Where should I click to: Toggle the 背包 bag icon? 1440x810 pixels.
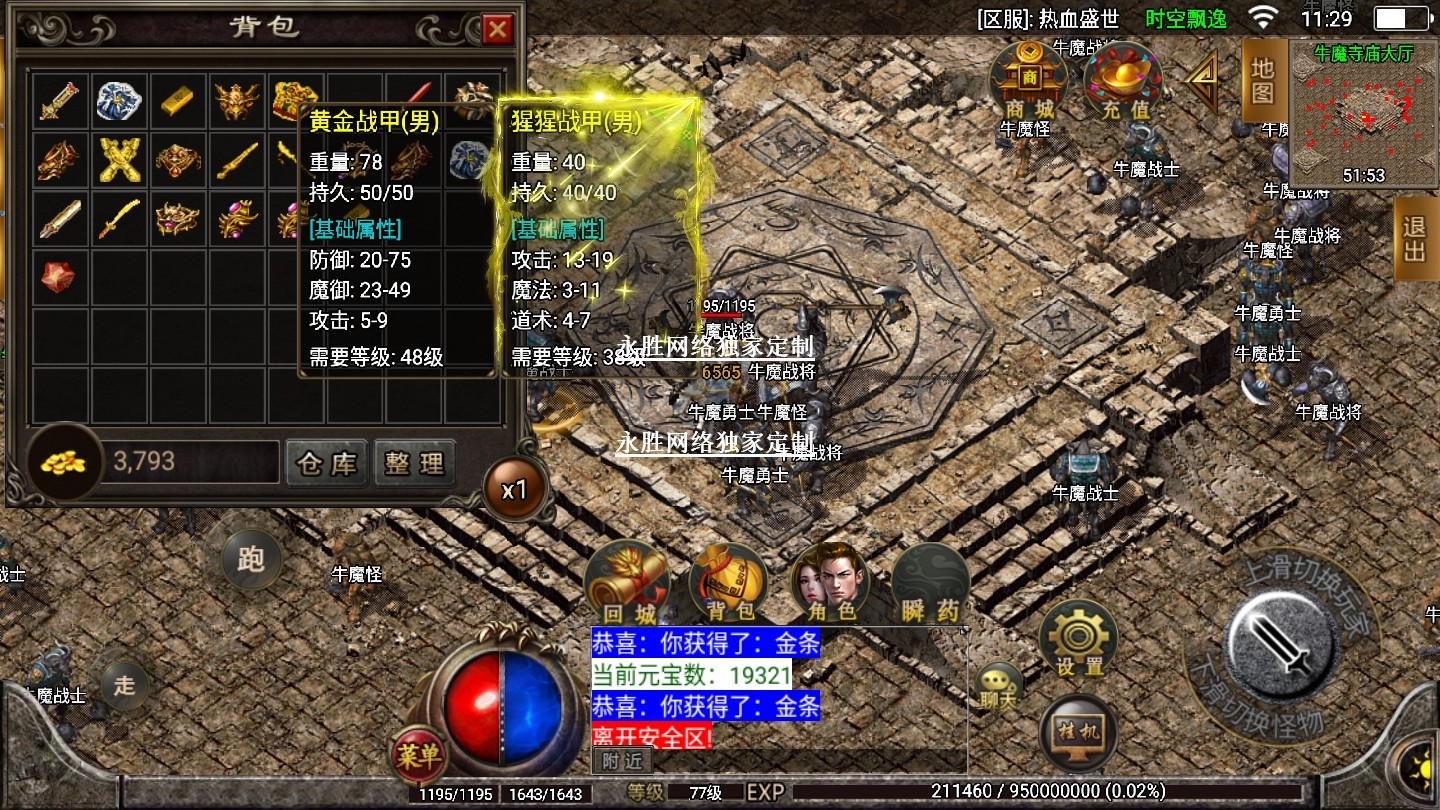(x=728, y=583)
